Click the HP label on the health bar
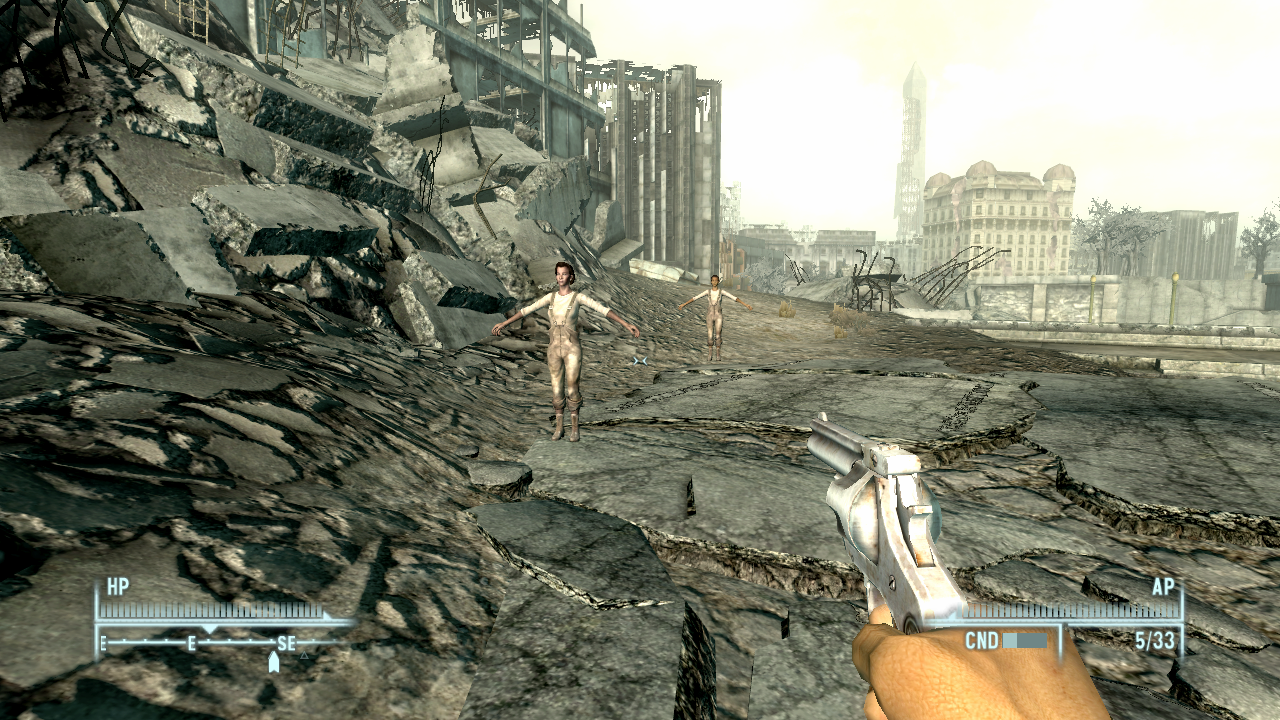 pyautogui.click(x=117, y=587)
